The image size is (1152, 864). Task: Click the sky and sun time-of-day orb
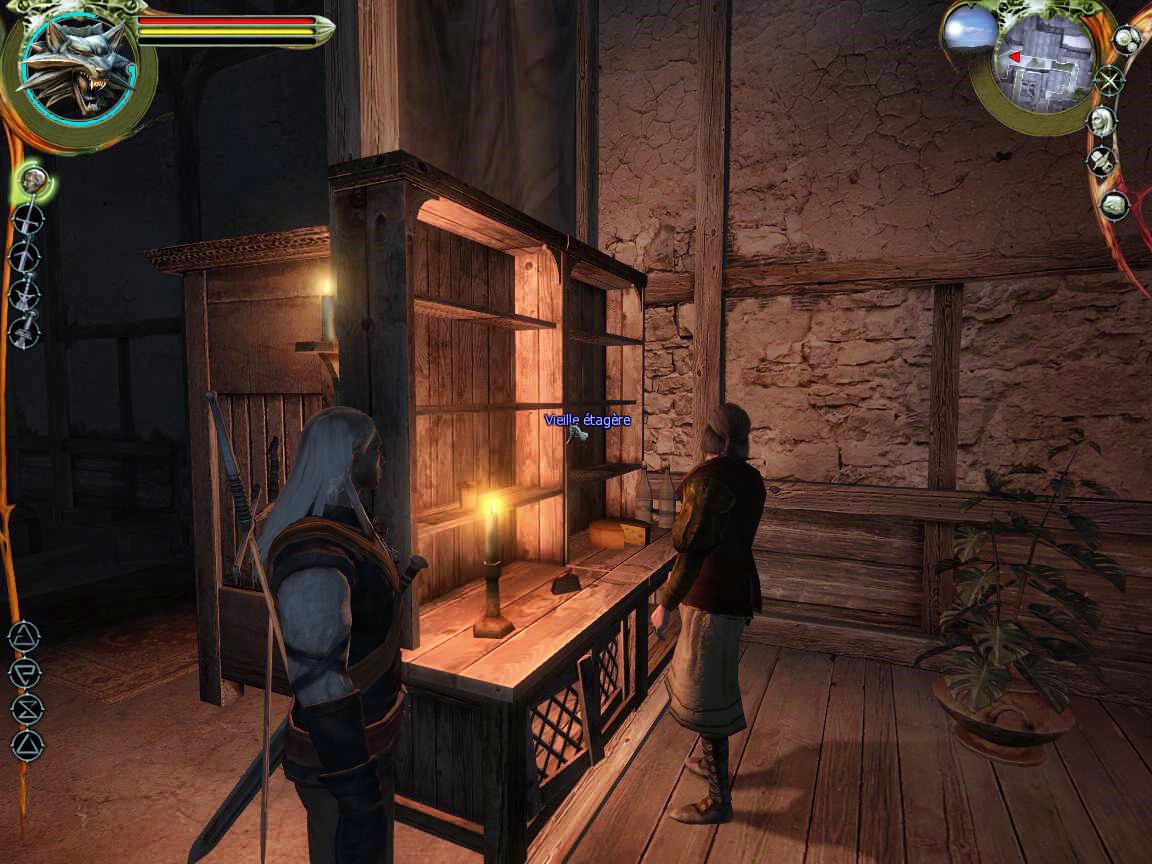[x=969, y=29]
